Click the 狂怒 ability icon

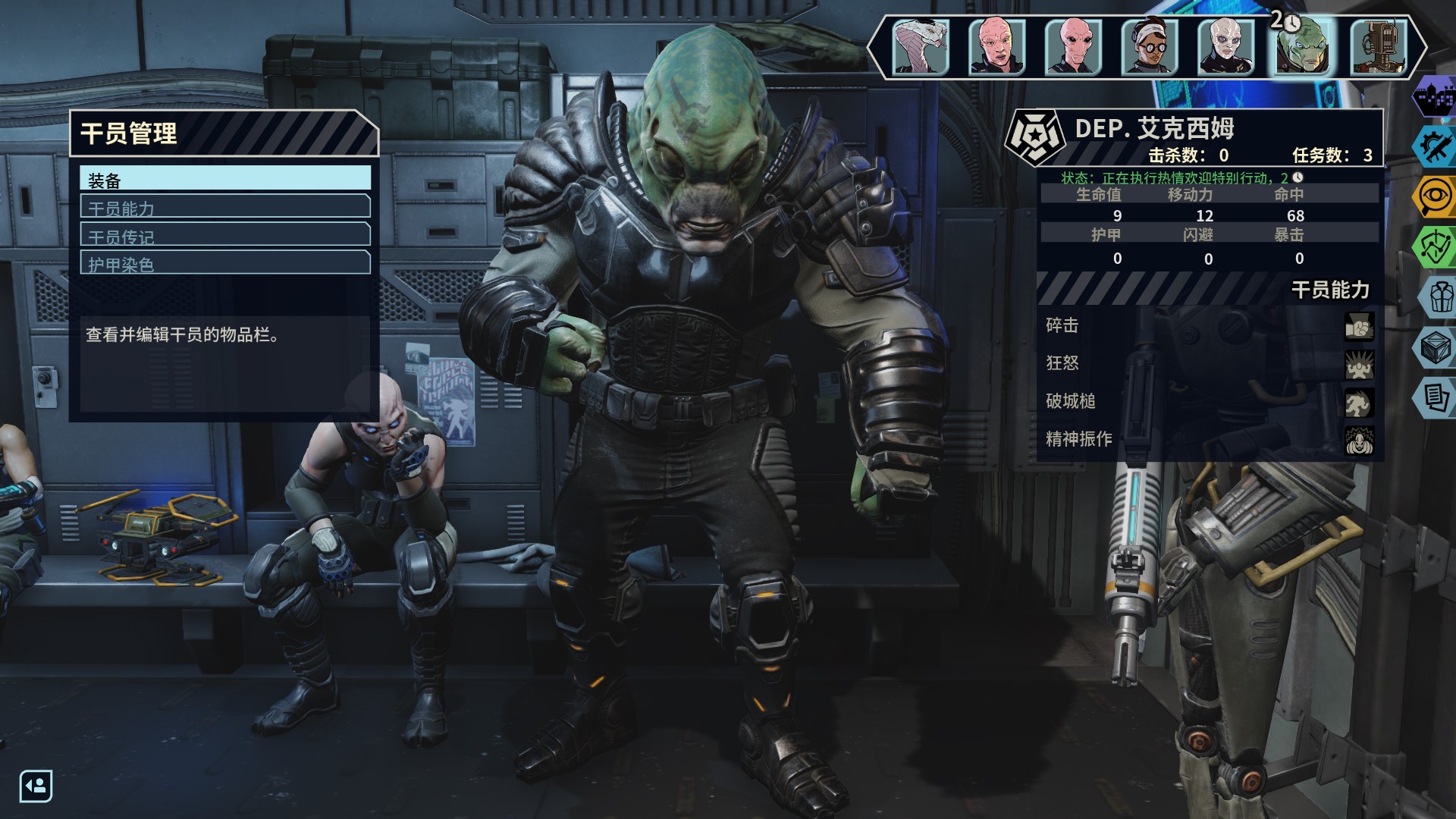coord(1359,364)
